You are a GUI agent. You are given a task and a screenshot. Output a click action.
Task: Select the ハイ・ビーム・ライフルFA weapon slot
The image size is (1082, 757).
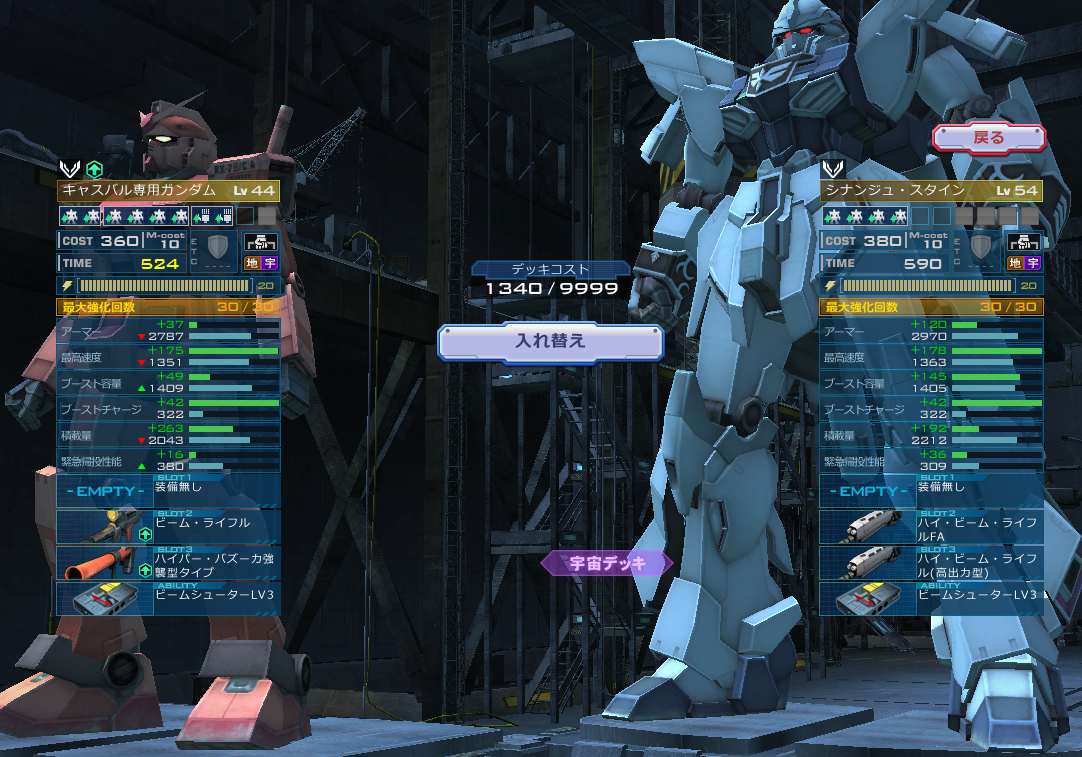(x=931, y=527)
